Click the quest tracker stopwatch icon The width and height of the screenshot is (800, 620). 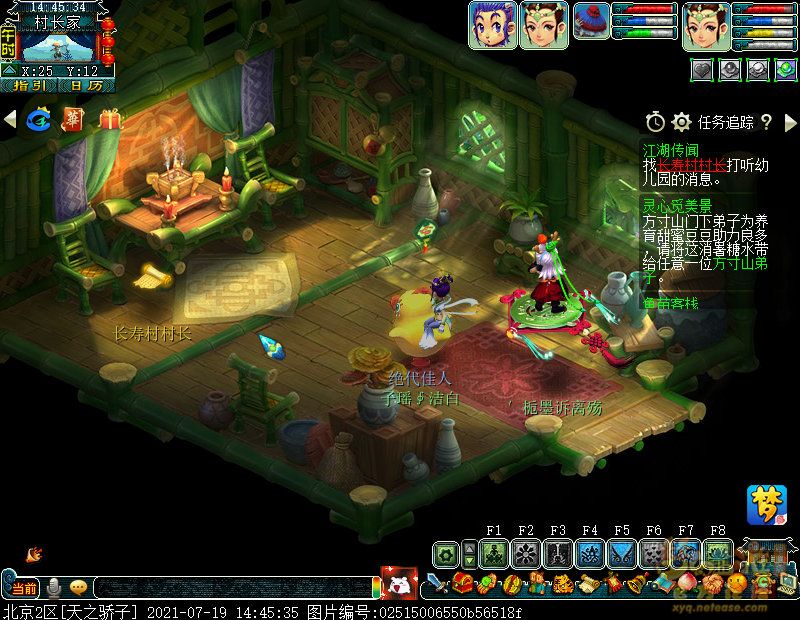pos(655,122)
